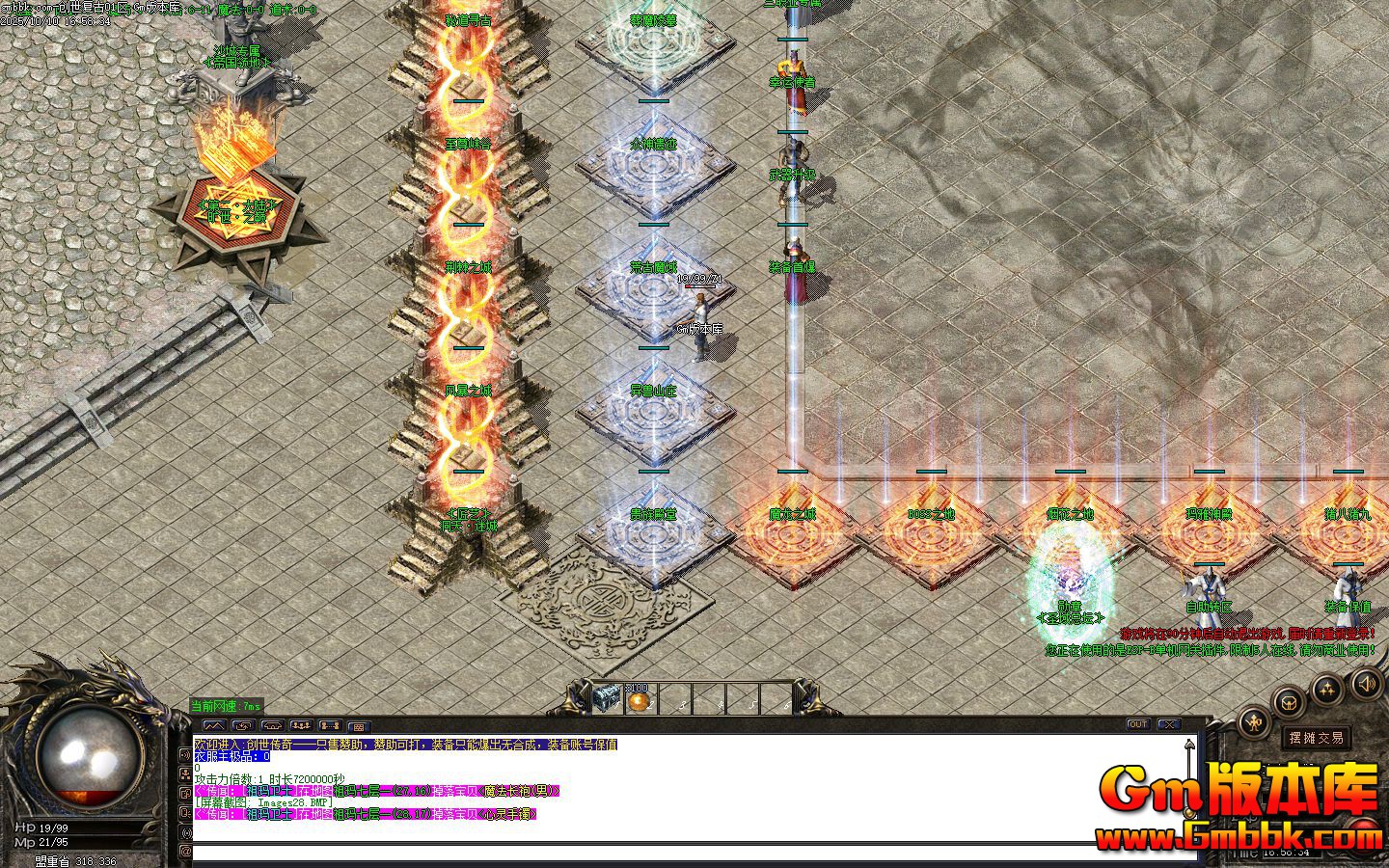The width and height of the screenshot is (1389, 868).
Task: Click the trade swap button above chat
Action: pyautogui.click(x=243, y=725)
